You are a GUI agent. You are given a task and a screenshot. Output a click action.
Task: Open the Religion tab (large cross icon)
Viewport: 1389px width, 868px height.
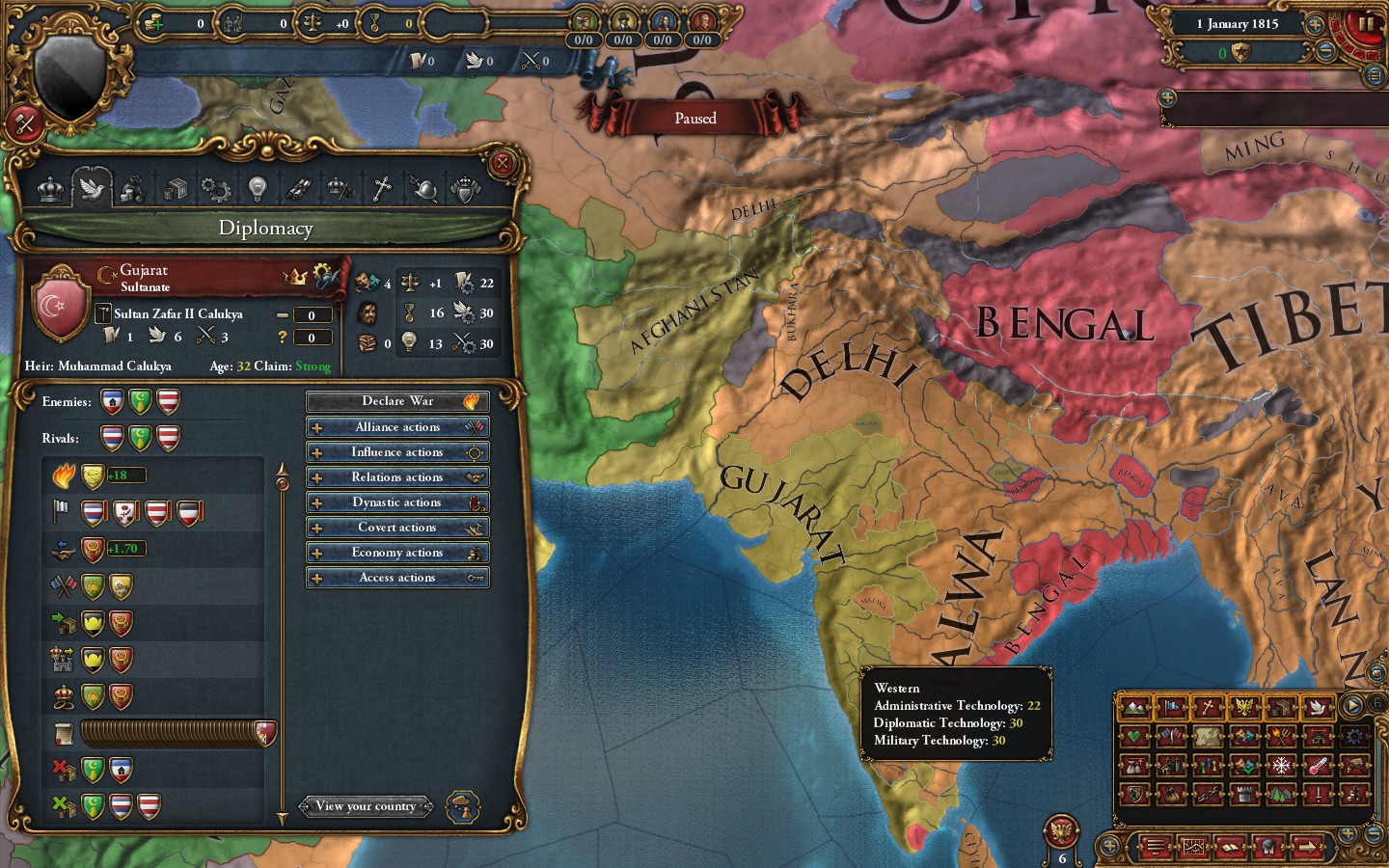382,189
